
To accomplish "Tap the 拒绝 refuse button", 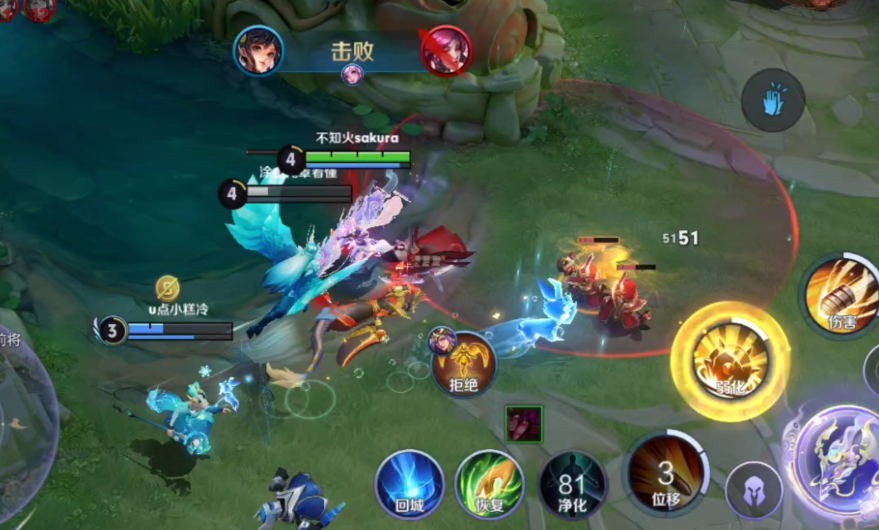I will [x=464, y=363].
